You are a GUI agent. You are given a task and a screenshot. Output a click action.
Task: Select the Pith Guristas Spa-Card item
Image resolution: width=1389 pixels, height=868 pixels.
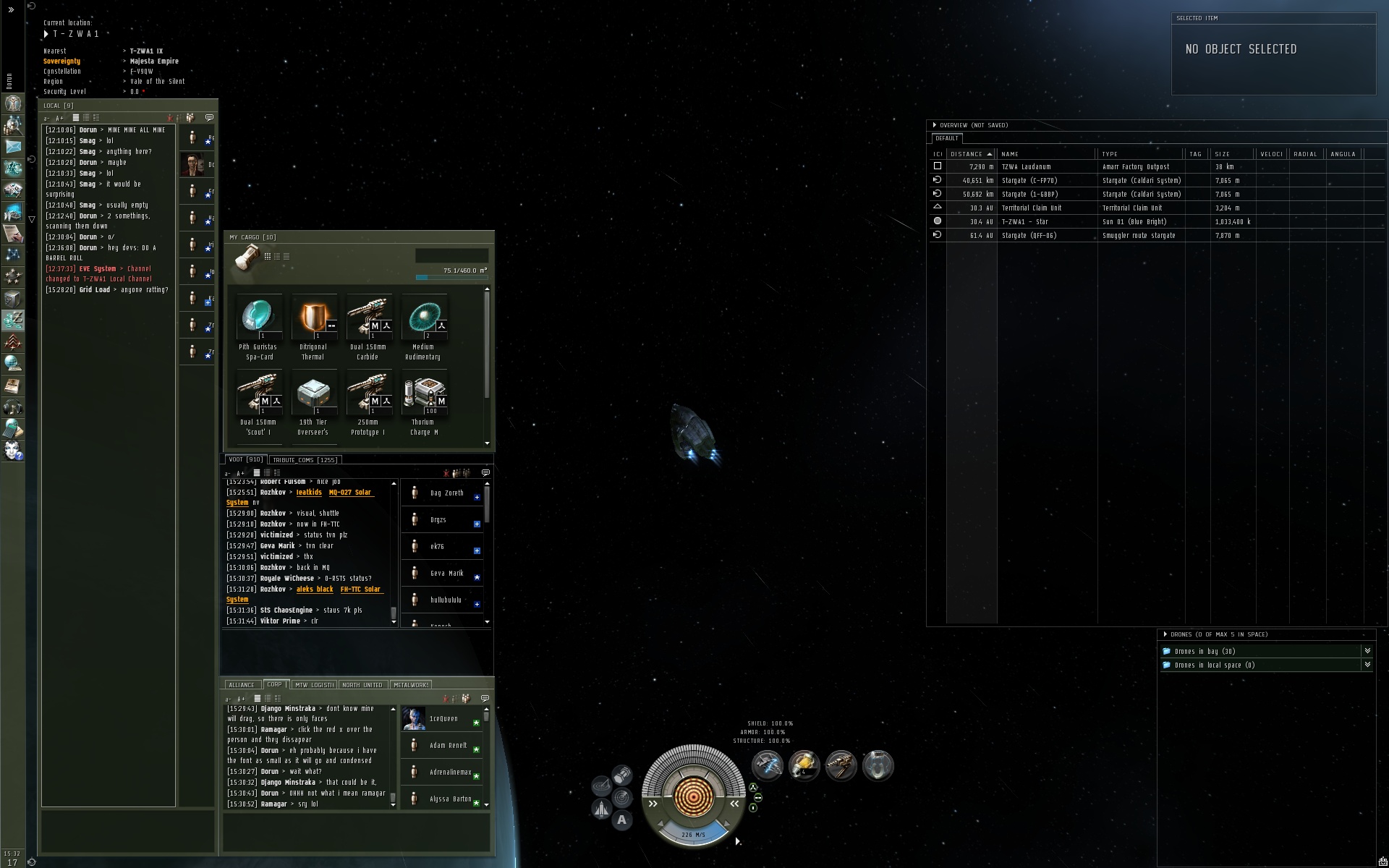click(259, 318)
